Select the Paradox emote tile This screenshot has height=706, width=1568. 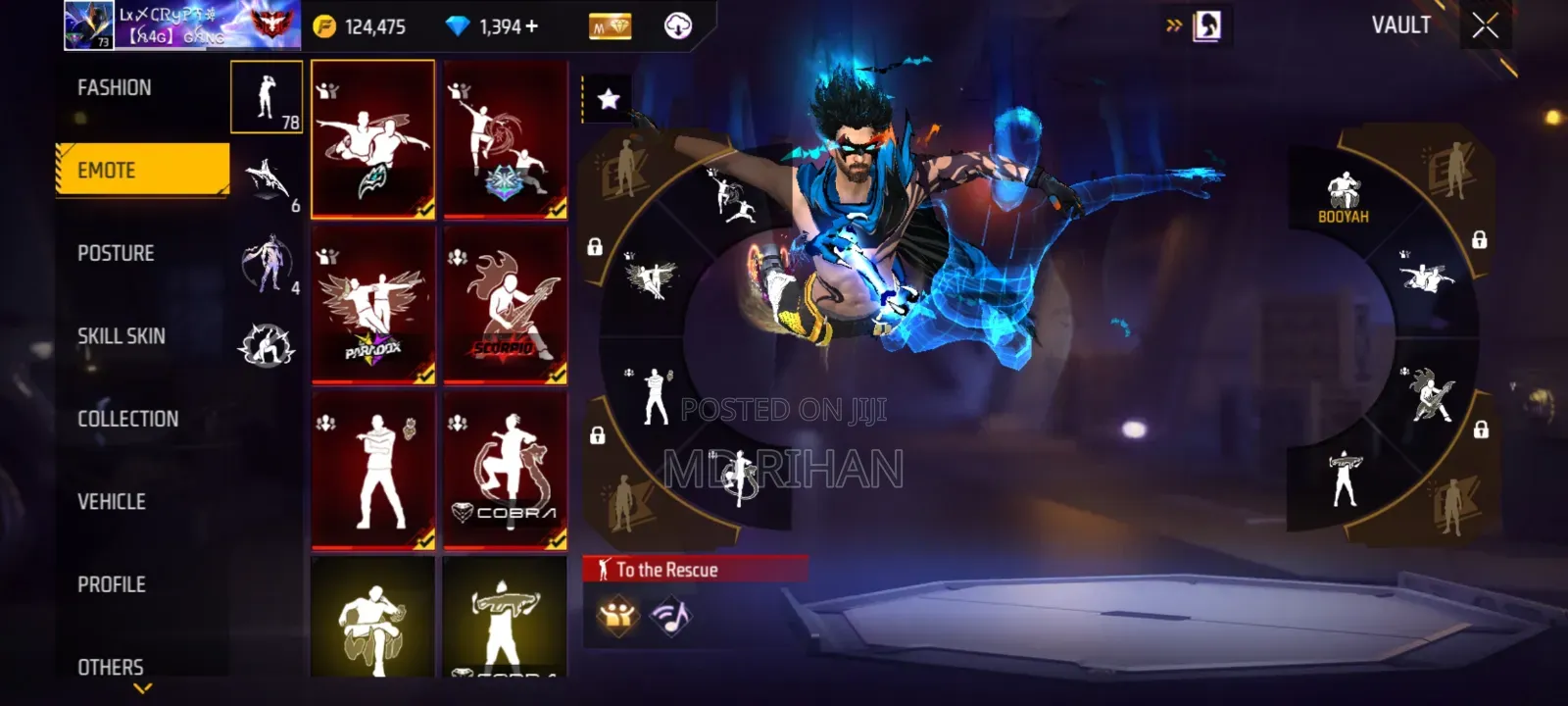(372, 304)
